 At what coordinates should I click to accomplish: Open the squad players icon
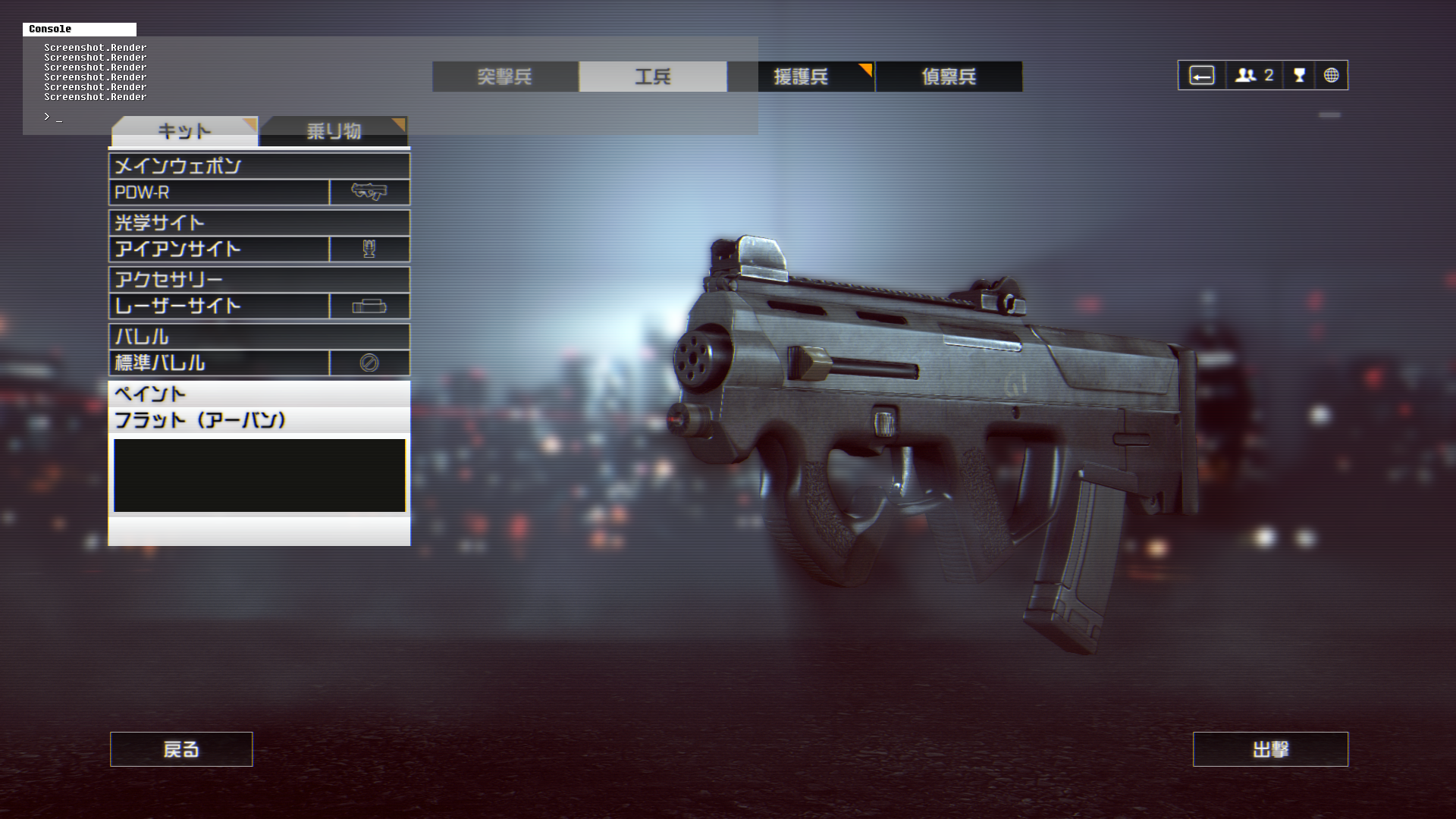pyautogui.click(x=1254, y=76)
